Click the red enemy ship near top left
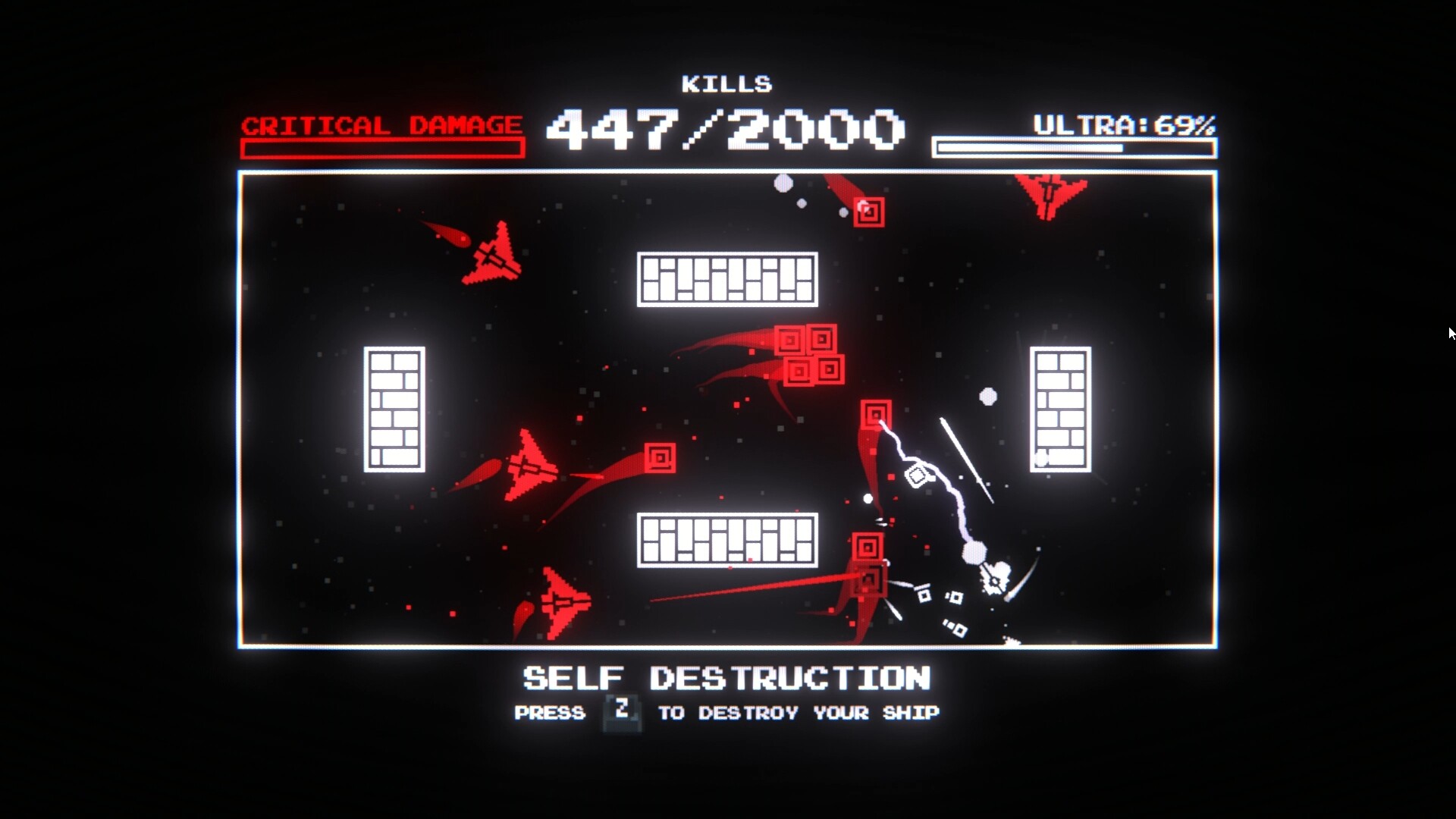The height and width of the screenshot is (819, 1456). point(491,258)
